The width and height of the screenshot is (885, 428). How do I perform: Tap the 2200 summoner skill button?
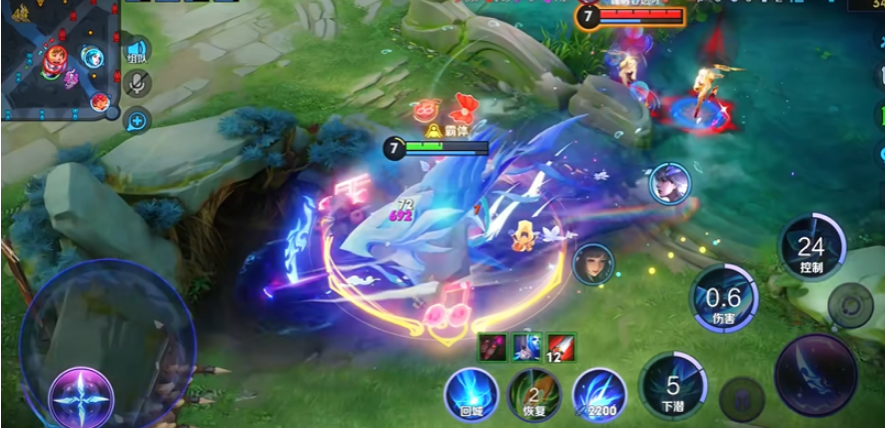[x=599, y=394]
